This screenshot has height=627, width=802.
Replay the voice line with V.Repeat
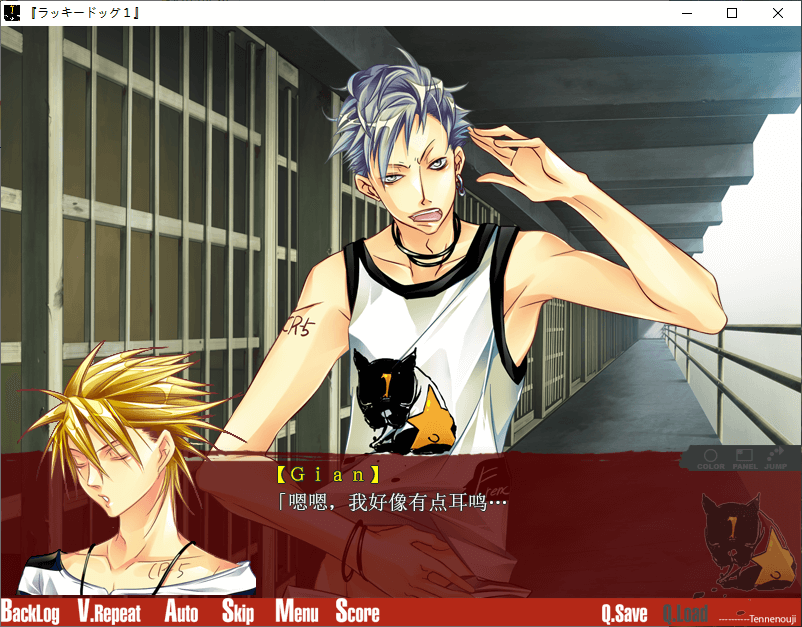point(109,613)
